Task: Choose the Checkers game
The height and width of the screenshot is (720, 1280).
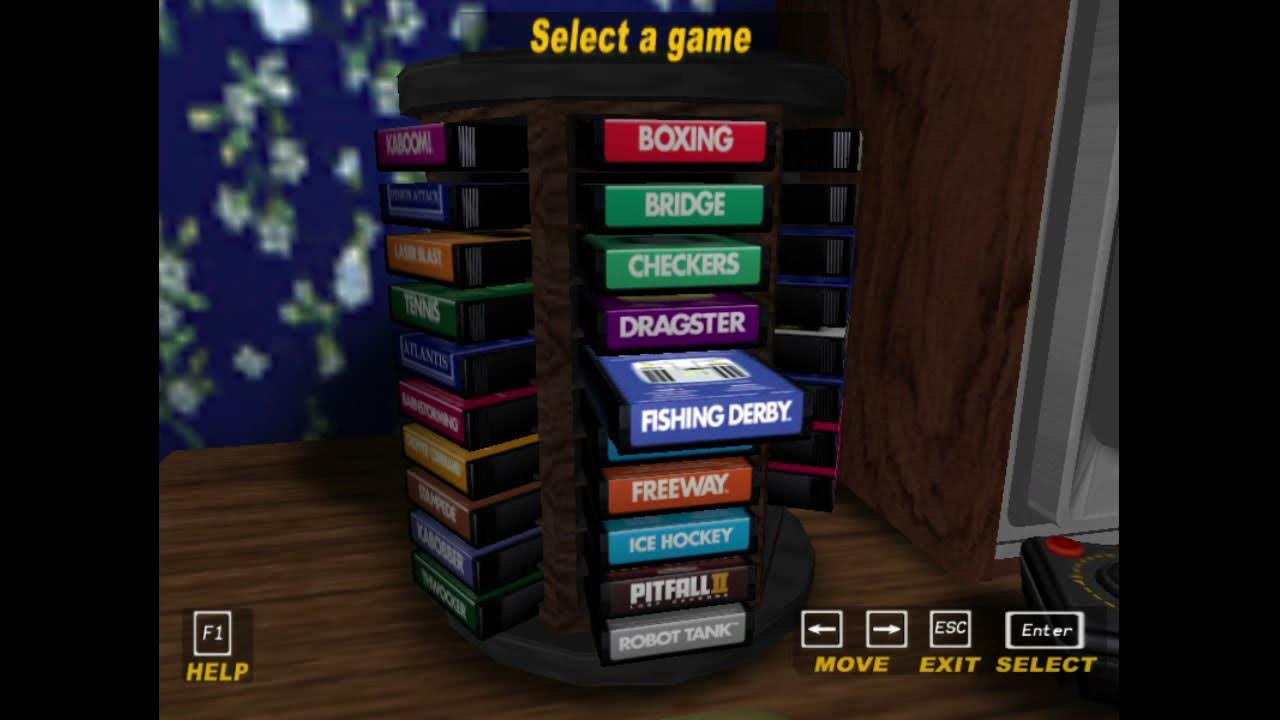Action: point(684,264)
